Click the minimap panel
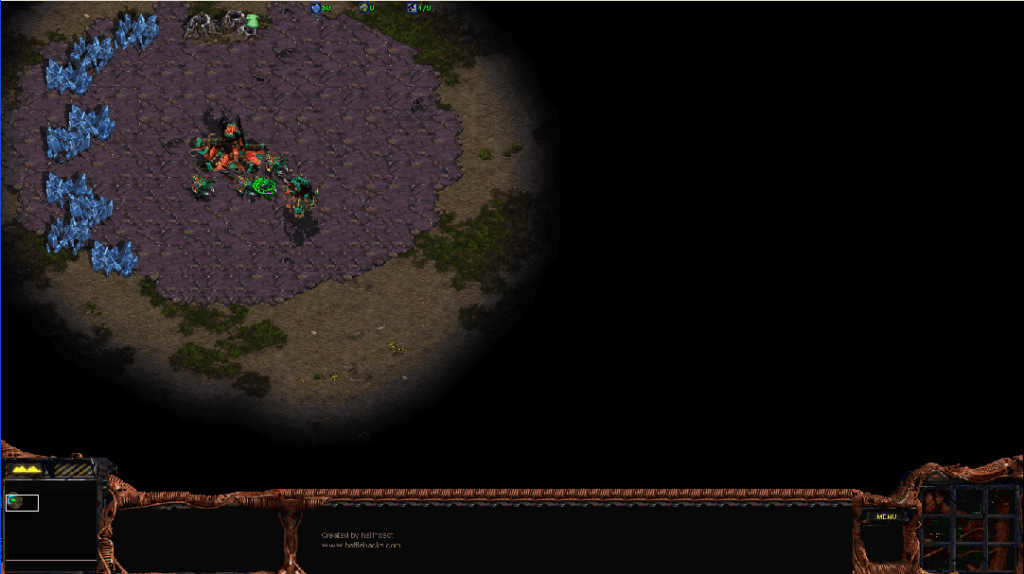Viewport: 1024px width, 574px height. pos(50,521)
